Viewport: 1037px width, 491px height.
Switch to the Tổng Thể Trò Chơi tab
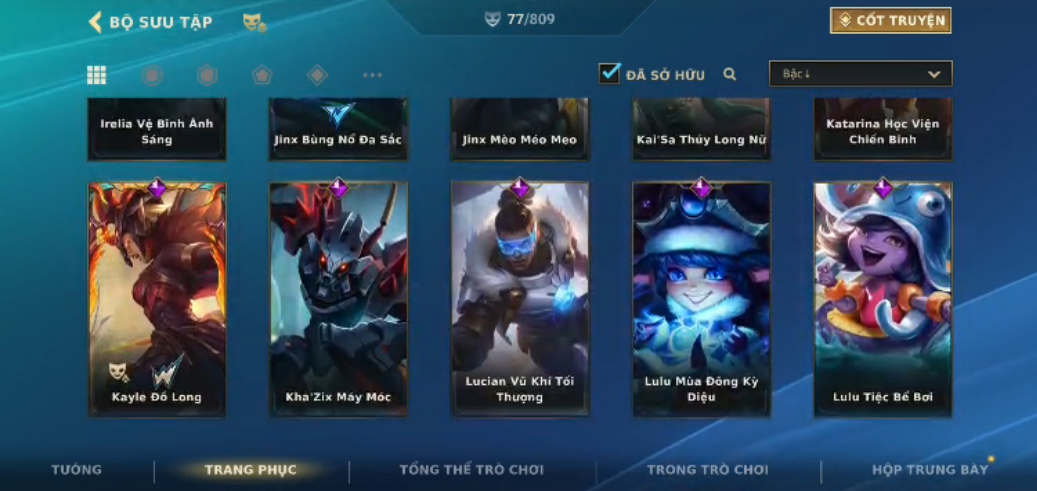(x=471, y=470)
